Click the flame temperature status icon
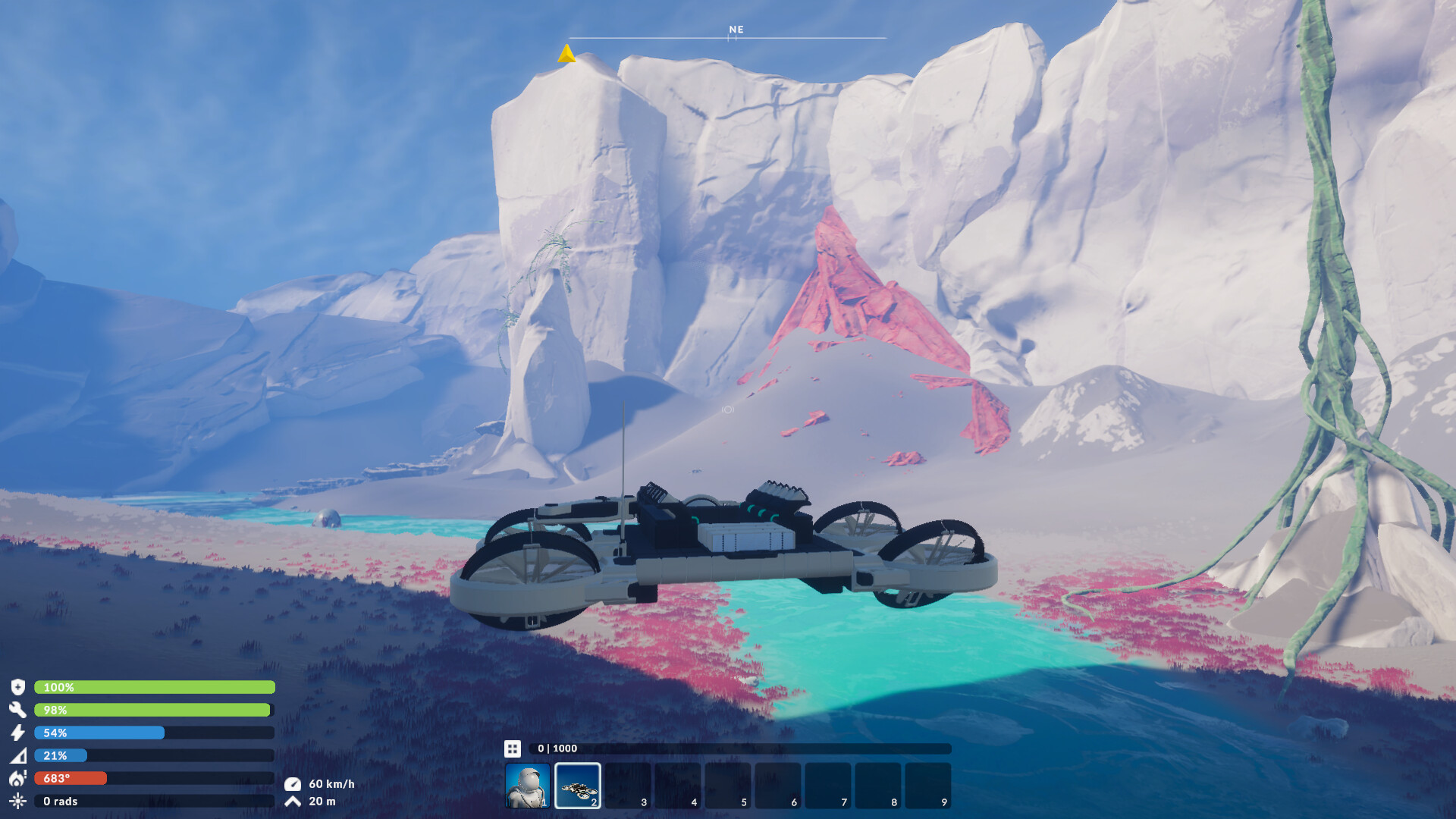Image resolution: width=1456 pixels, height=819 pixels. (20, 778)
